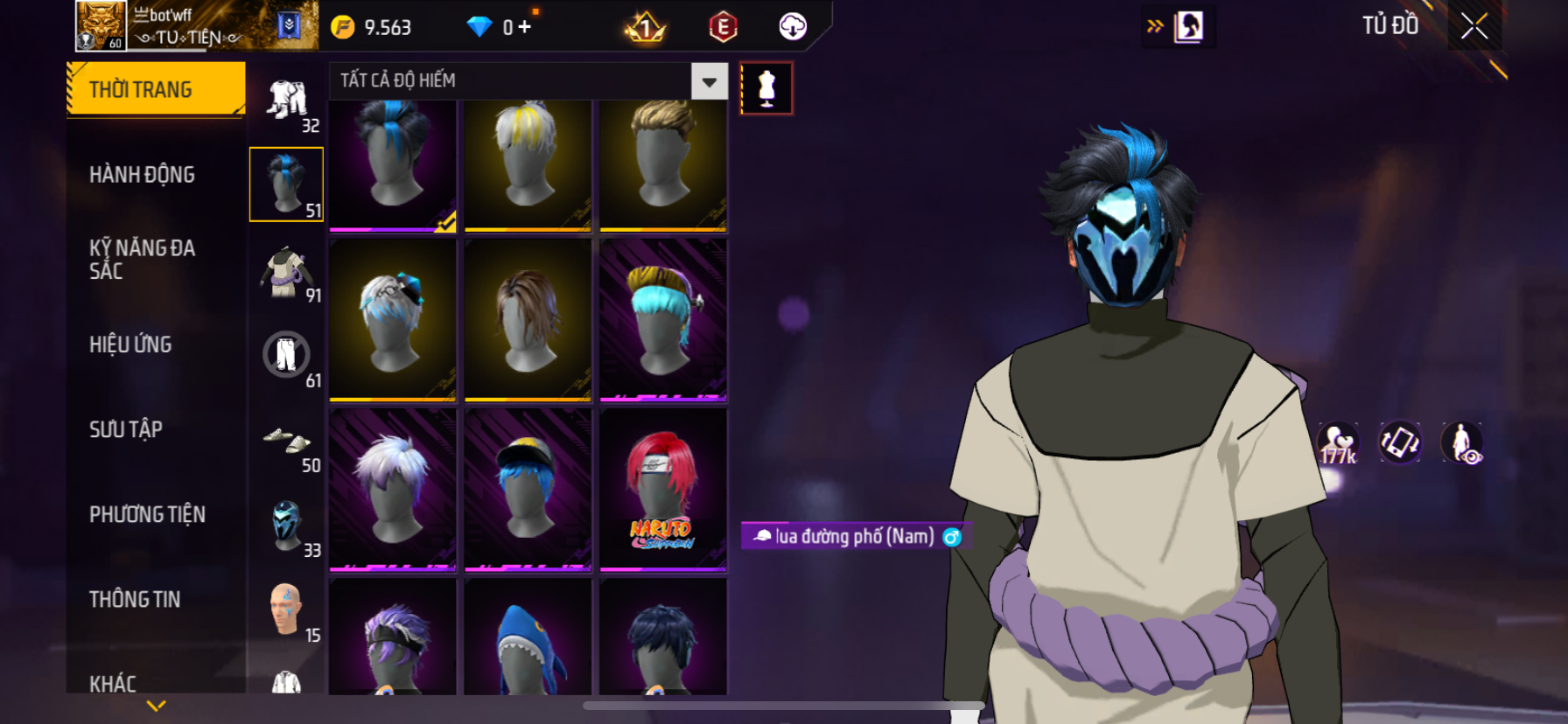Image resolution: width=1568 pixels, height=724 pixels.
Task: Select the cyan hair with yellow headband
Action: coord(662,319)
